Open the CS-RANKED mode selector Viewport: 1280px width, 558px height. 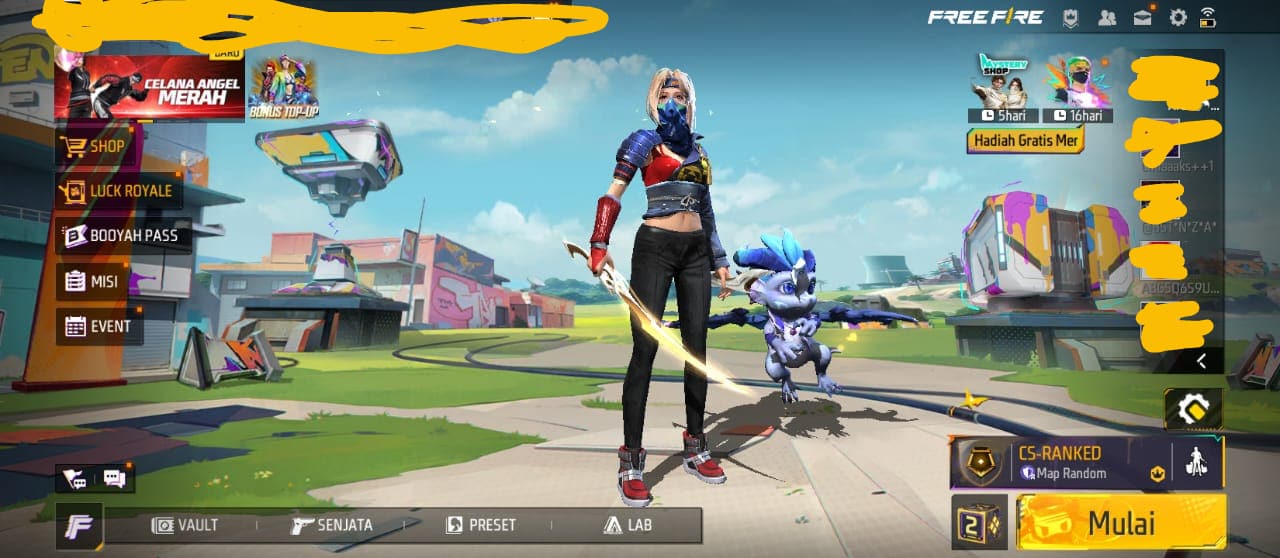[x=1060, y=463]
